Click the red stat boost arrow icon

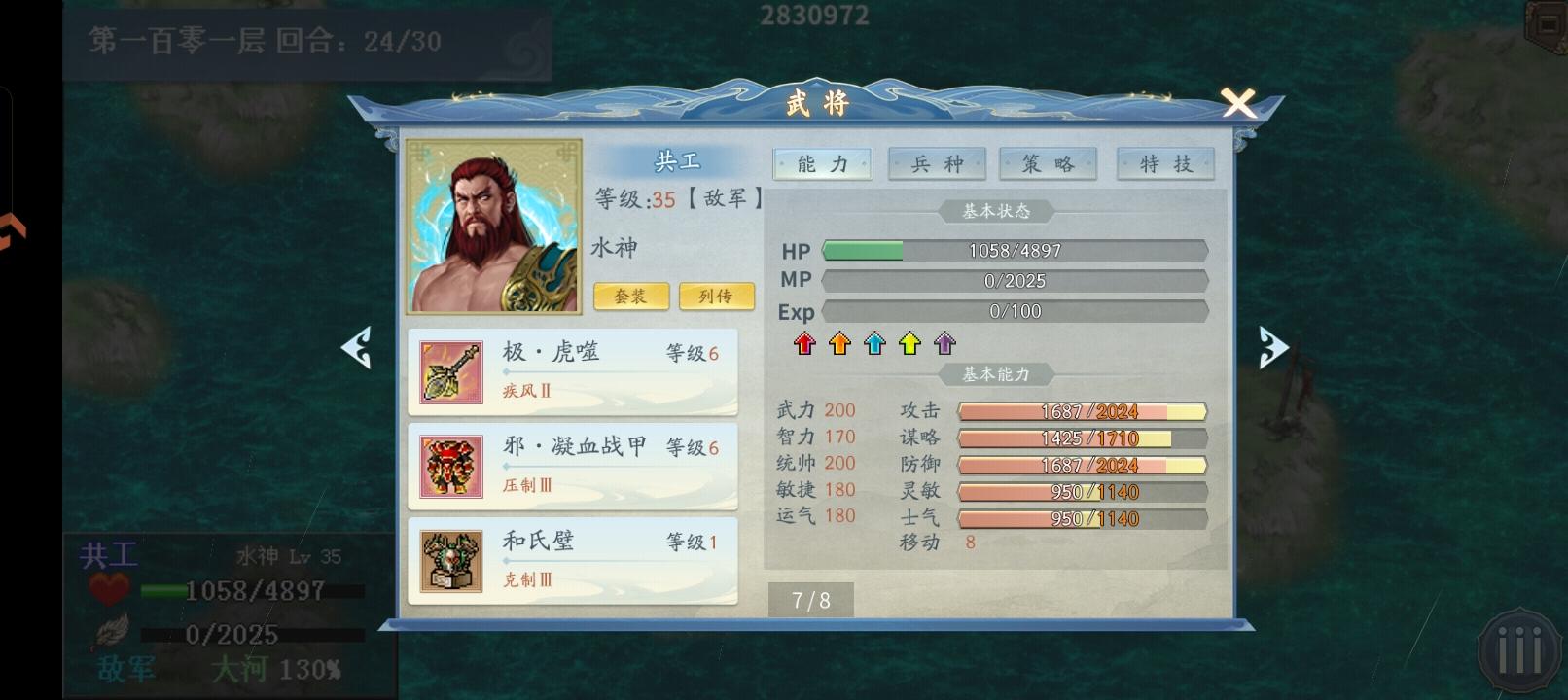click(803, 343)
